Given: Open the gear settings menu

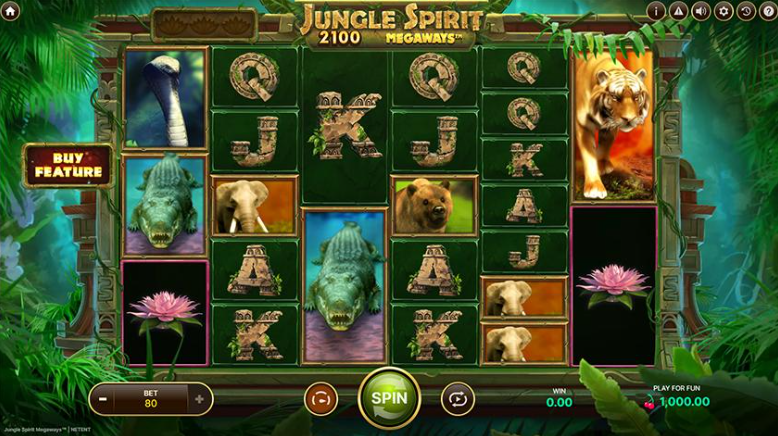Looking at the screenshot, I should tap(724, 11).
